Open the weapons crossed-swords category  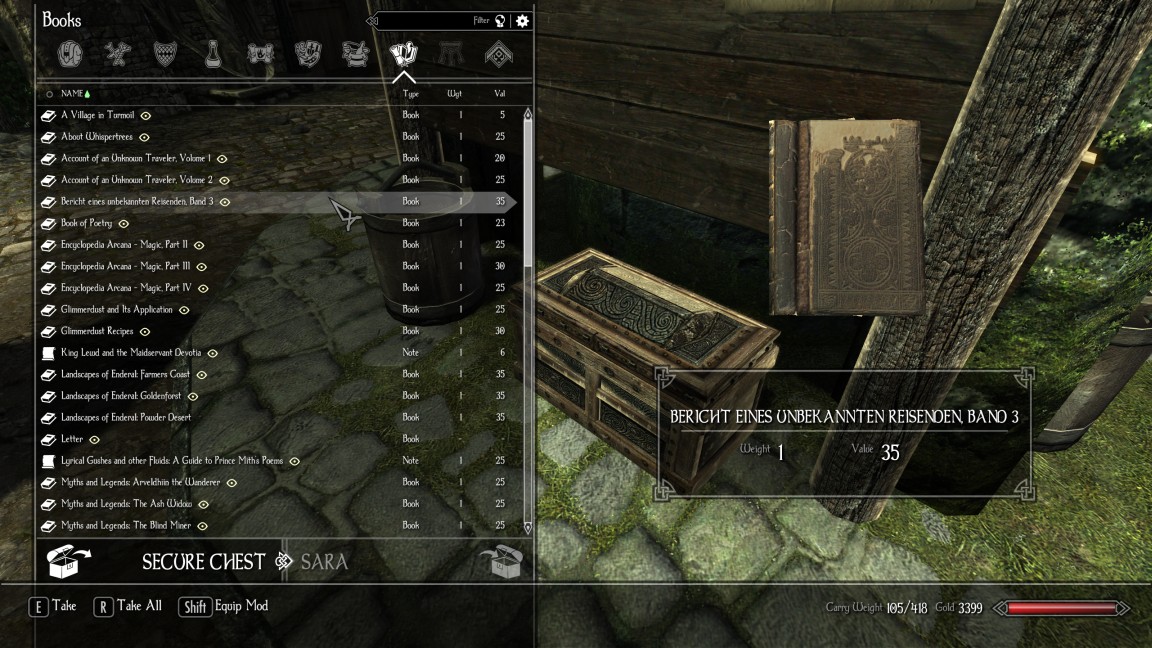(119, 54)
